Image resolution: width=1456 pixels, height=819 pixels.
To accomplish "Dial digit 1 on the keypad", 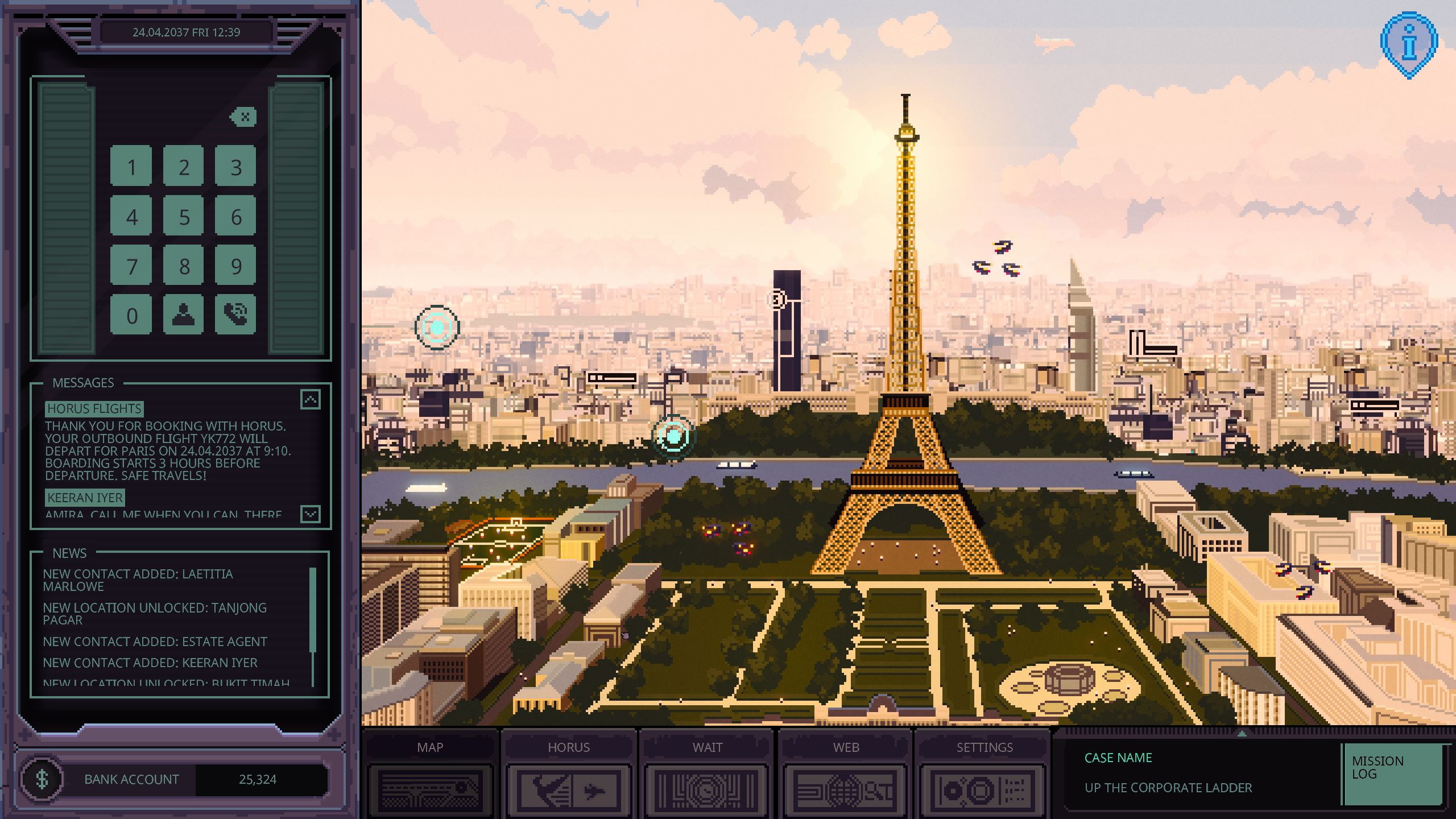I will click(131, 167).
